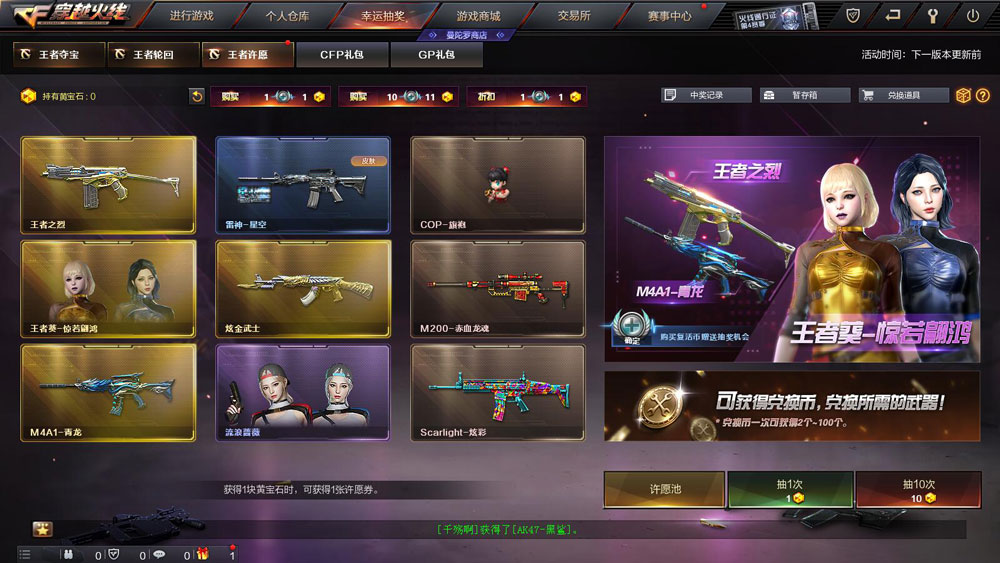Screen dimensions: 1000x563
Task: Click the 兑换道具 exchange items button
Action: 902,95
